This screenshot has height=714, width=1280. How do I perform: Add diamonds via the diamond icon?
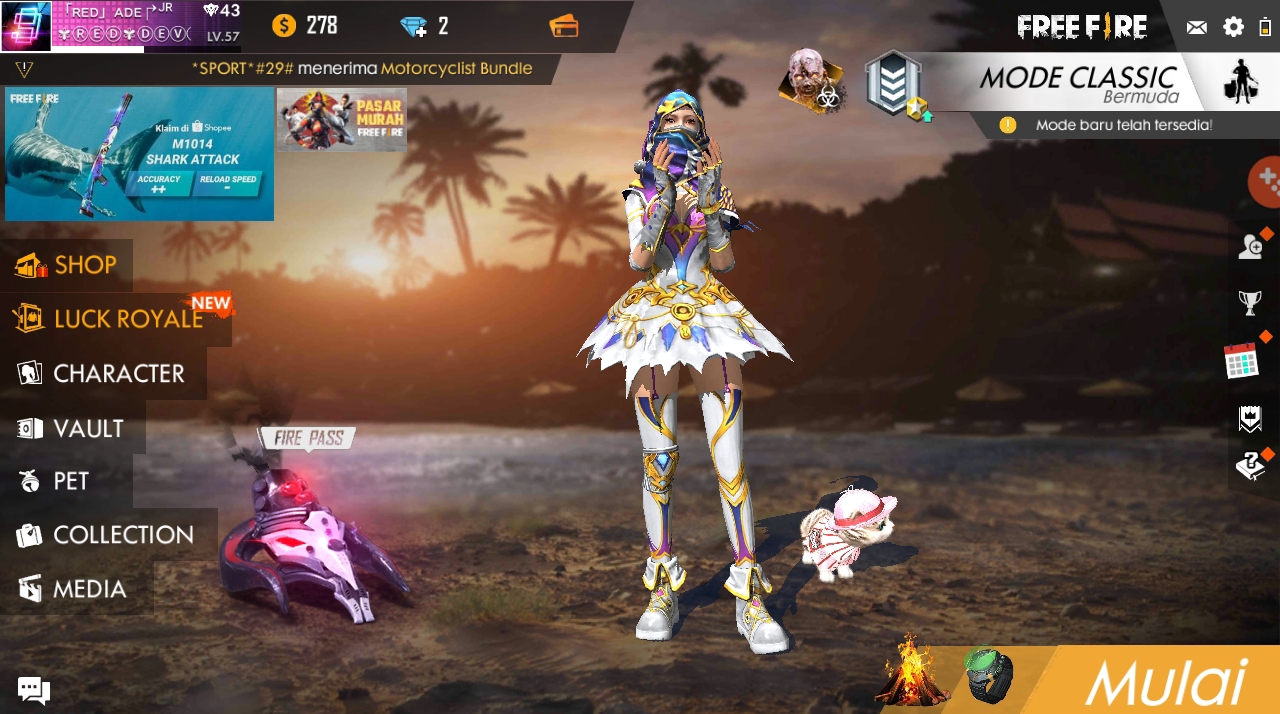(x=413, y=26)
